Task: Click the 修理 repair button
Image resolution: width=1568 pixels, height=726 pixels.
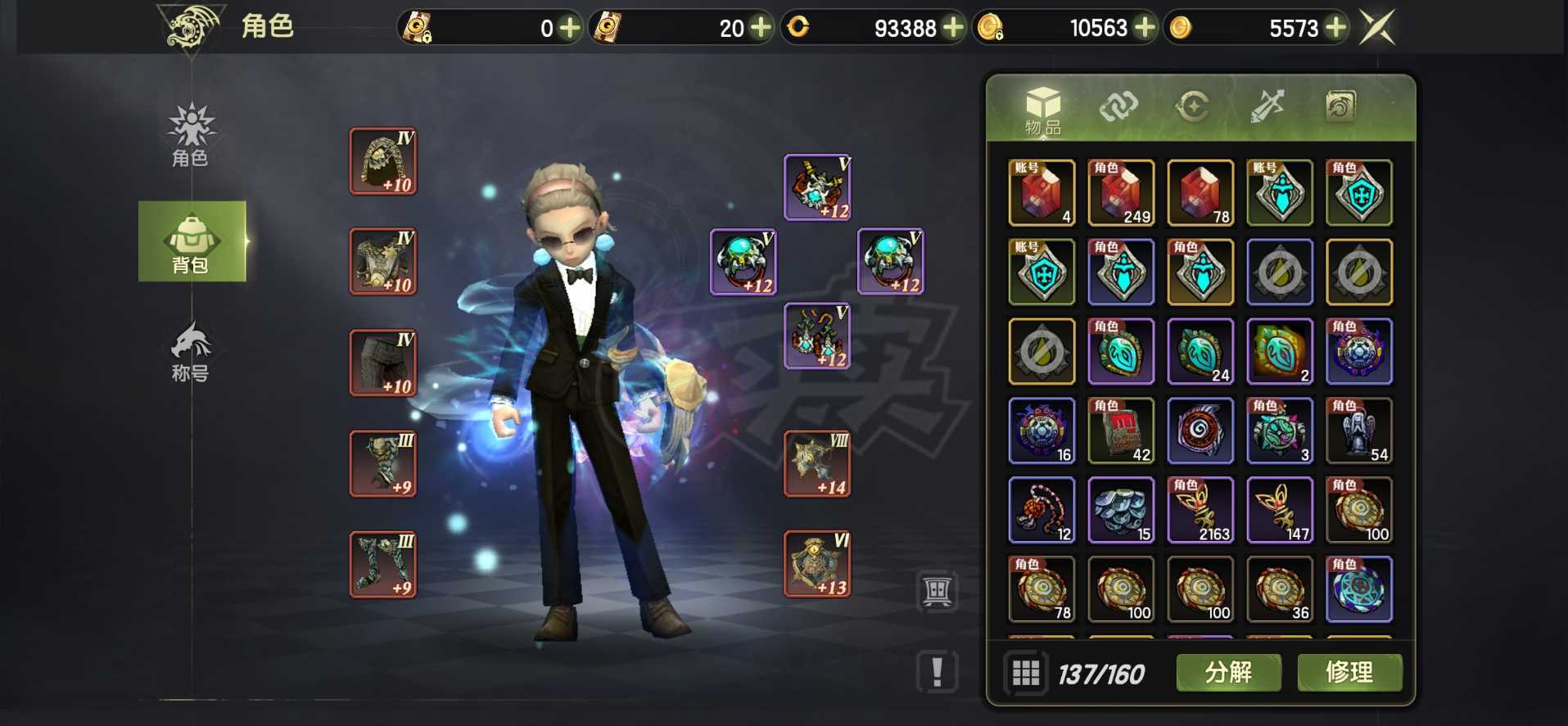Action: coord(1349,673)
